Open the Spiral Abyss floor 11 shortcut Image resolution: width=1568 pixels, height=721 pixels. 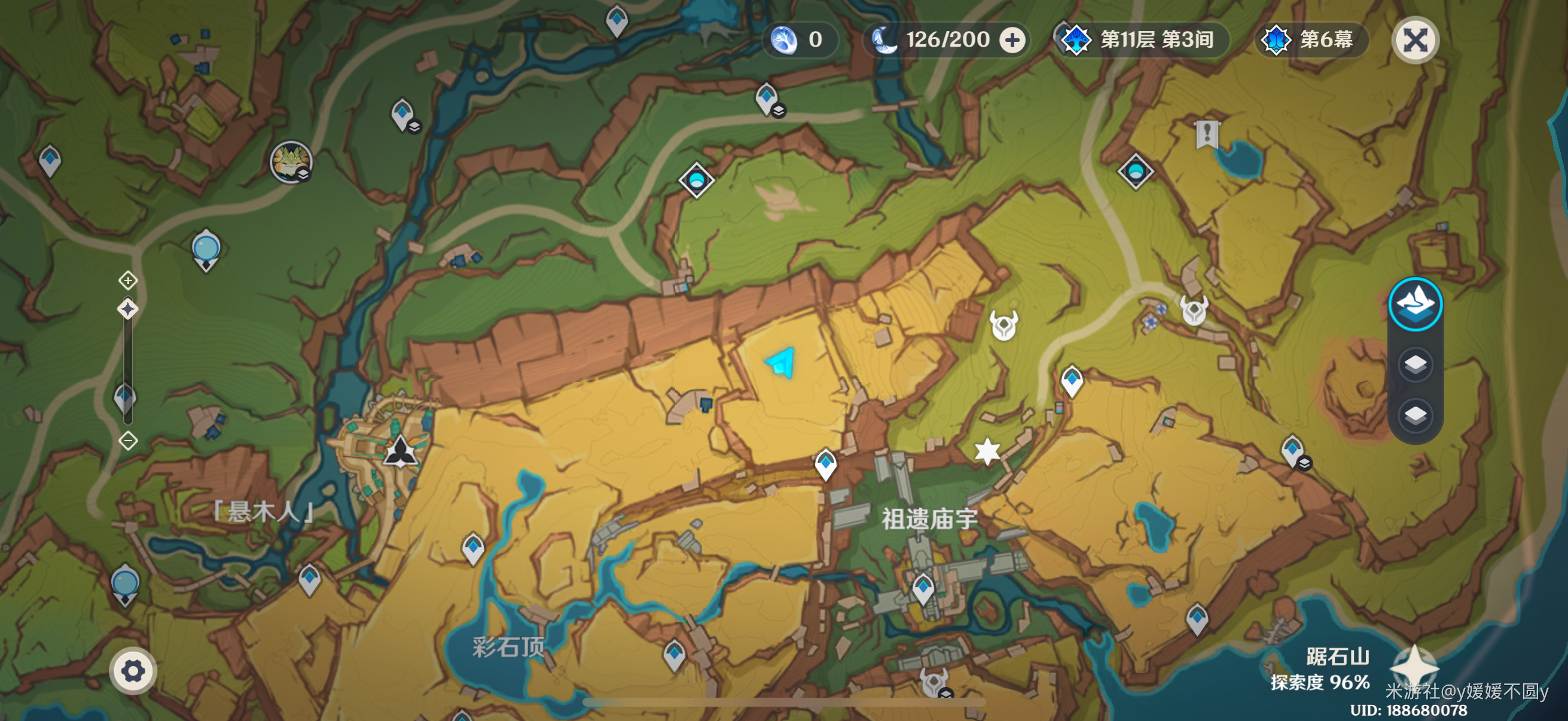pyautogui.click(x=1140, y=40)
